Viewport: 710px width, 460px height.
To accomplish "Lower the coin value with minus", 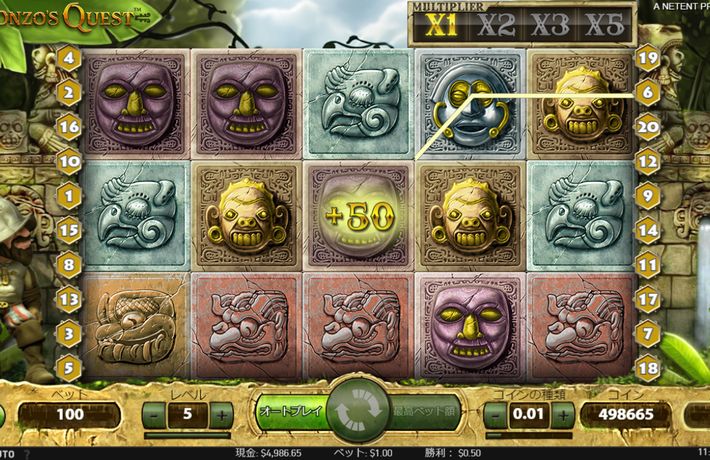I will [493, 413].
